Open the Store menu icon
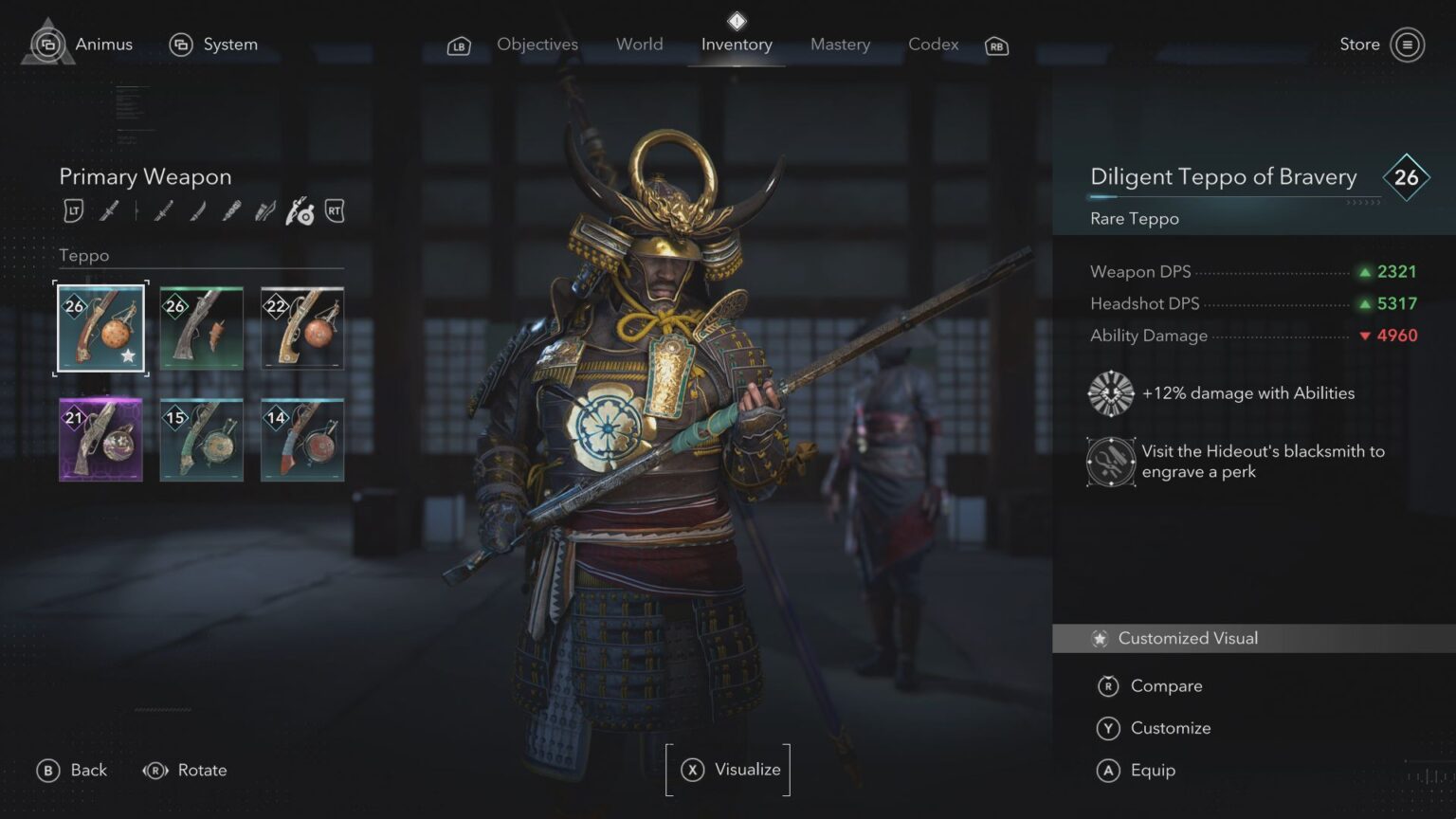Screen dimensions: 1456x819 (1407, 45)
